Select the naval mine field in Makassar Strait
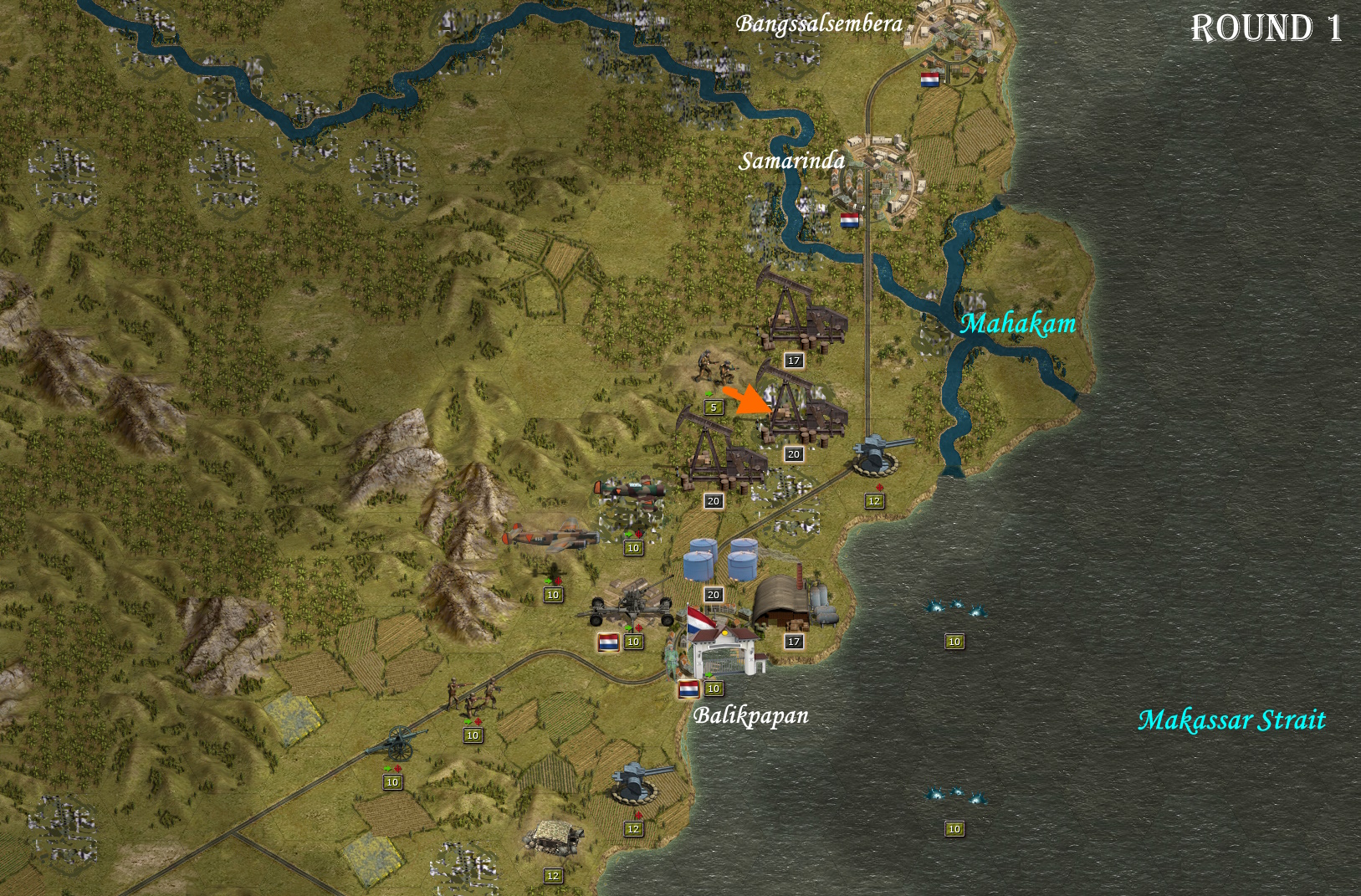The width and height of the screenshot is (1361, 896). coord(954,609)
